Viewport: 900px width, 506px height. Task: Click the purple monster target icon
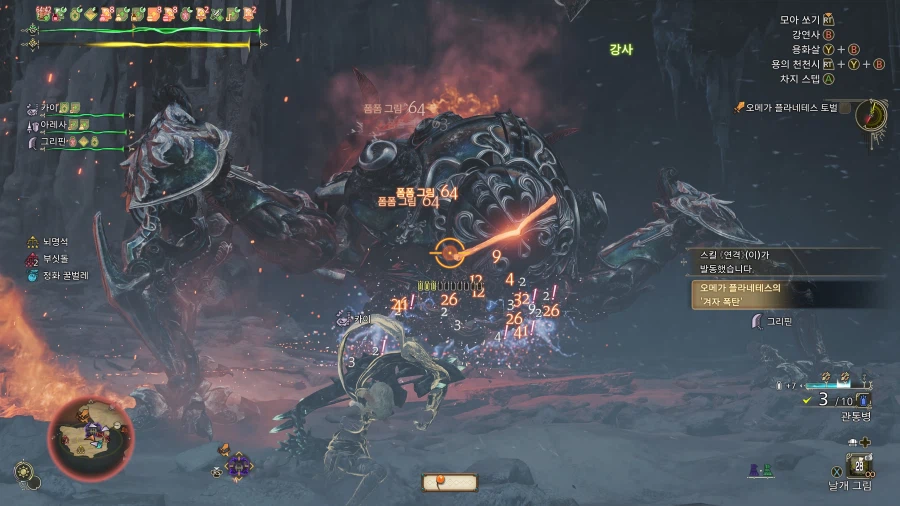pyautogui.click(x=239, y=464)
